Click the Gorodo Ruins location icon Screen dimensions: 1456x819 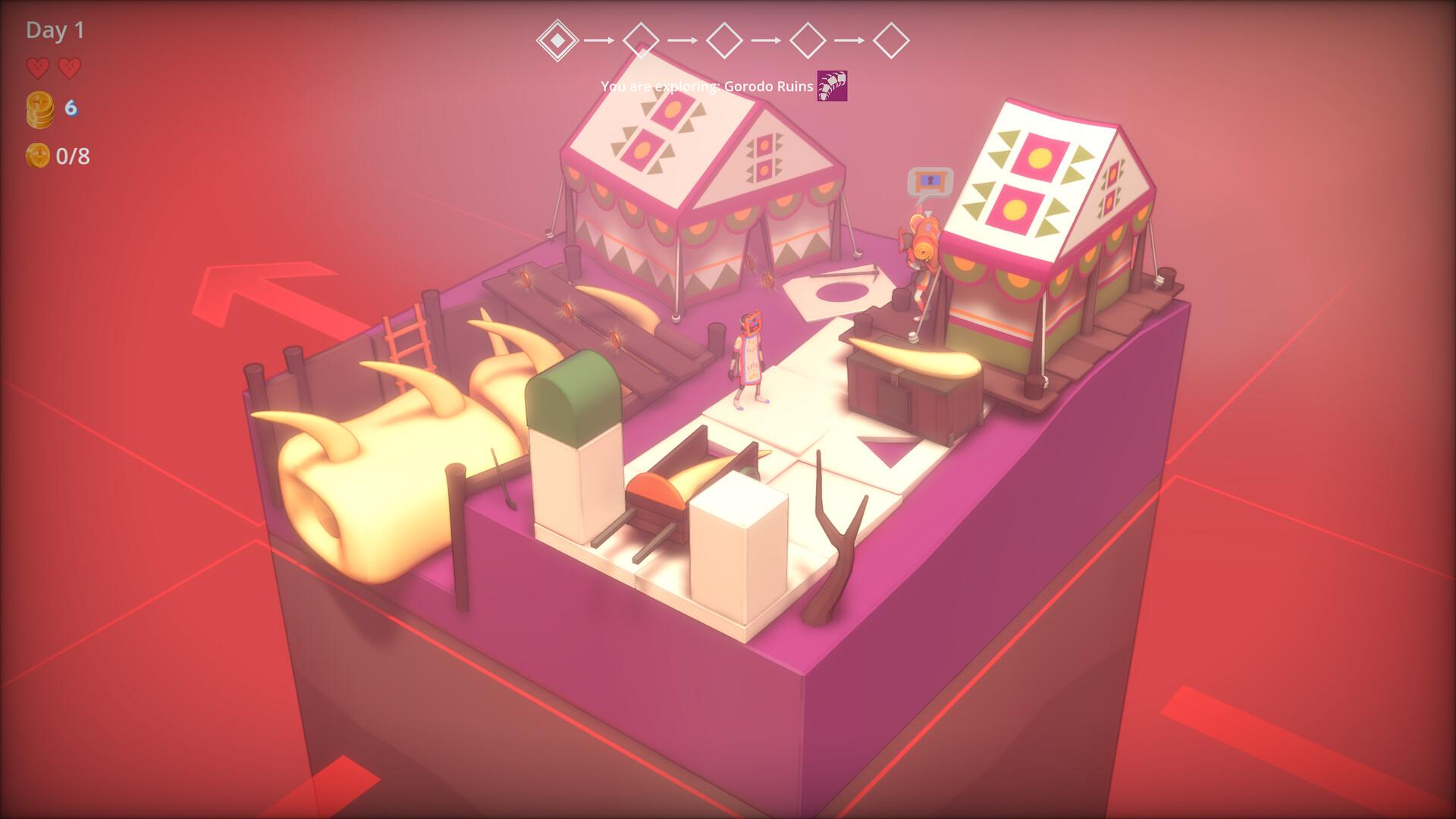(x=832, y=86)
